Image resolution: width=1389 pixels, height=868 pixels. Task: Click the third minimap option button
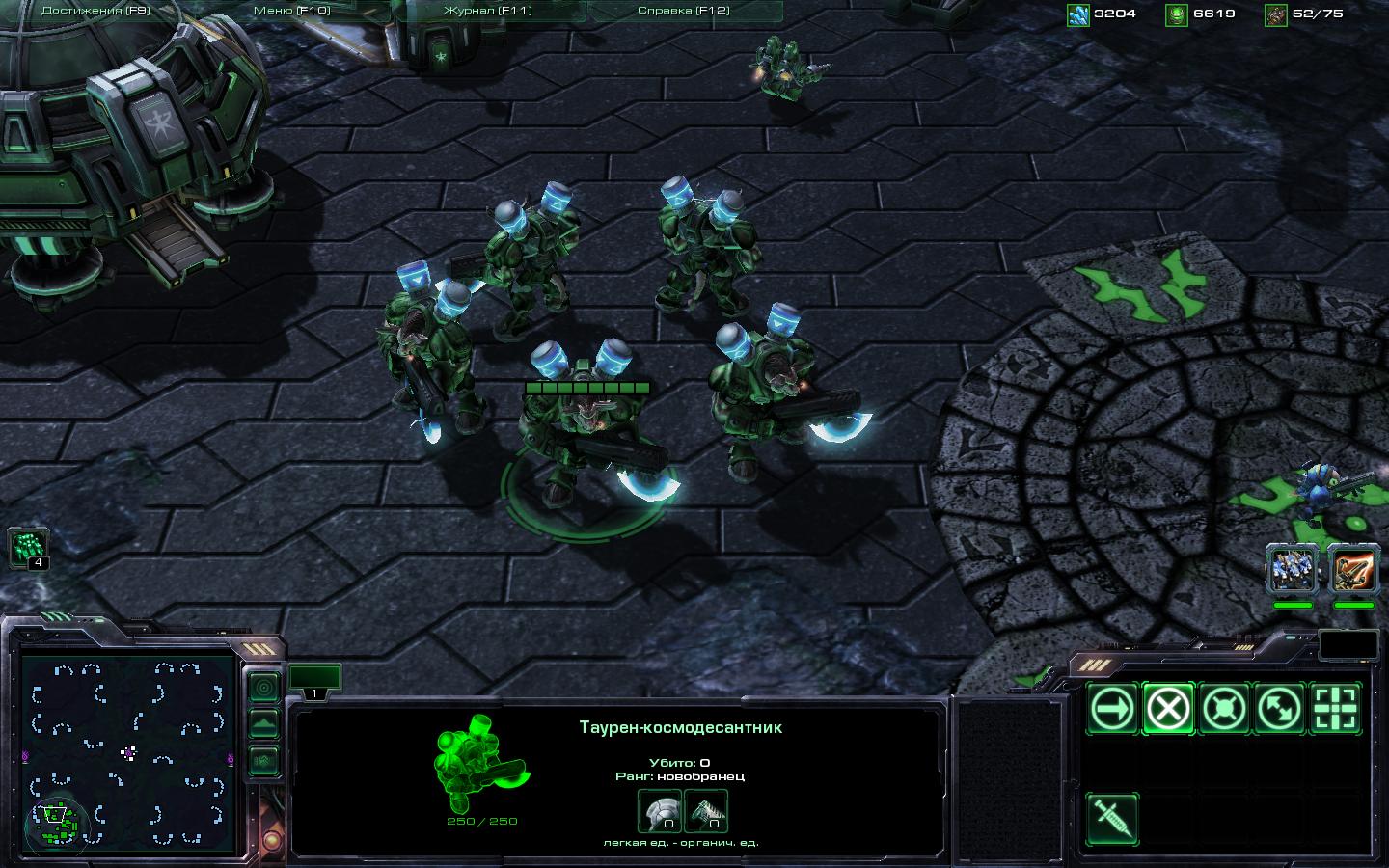pyautogui.click(x=263, y=760)
